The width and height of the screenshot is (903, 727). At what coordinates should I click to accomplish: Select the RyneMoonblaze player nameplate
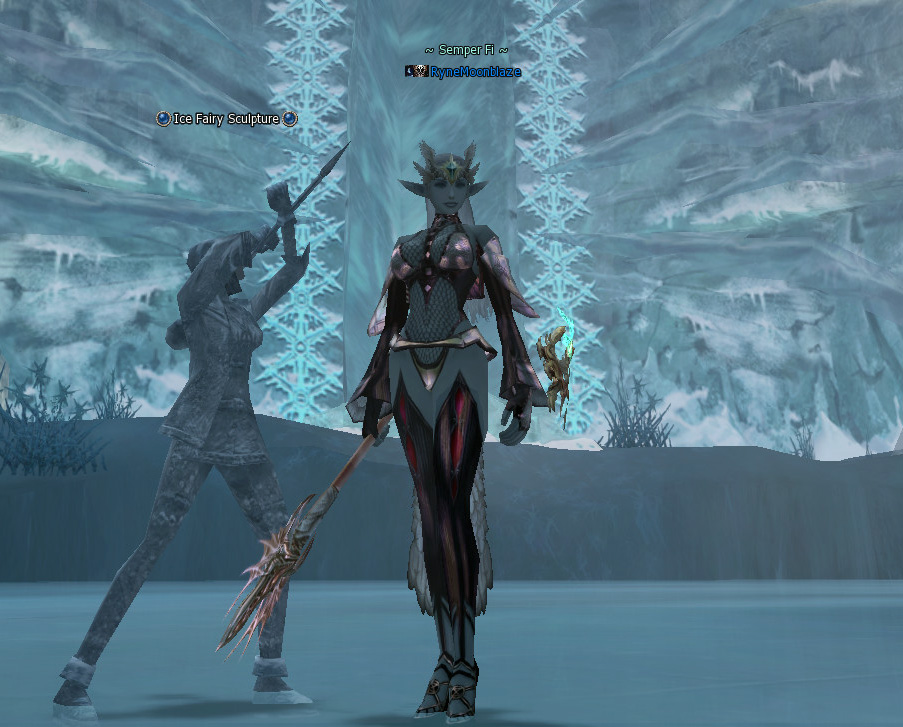coord(474,72)
